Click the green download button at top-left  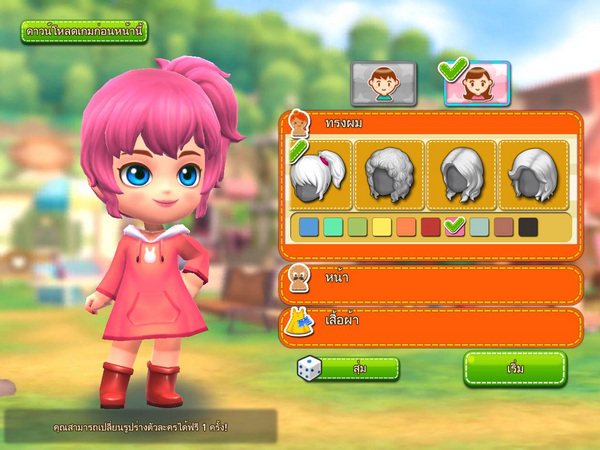pos(84,31)
